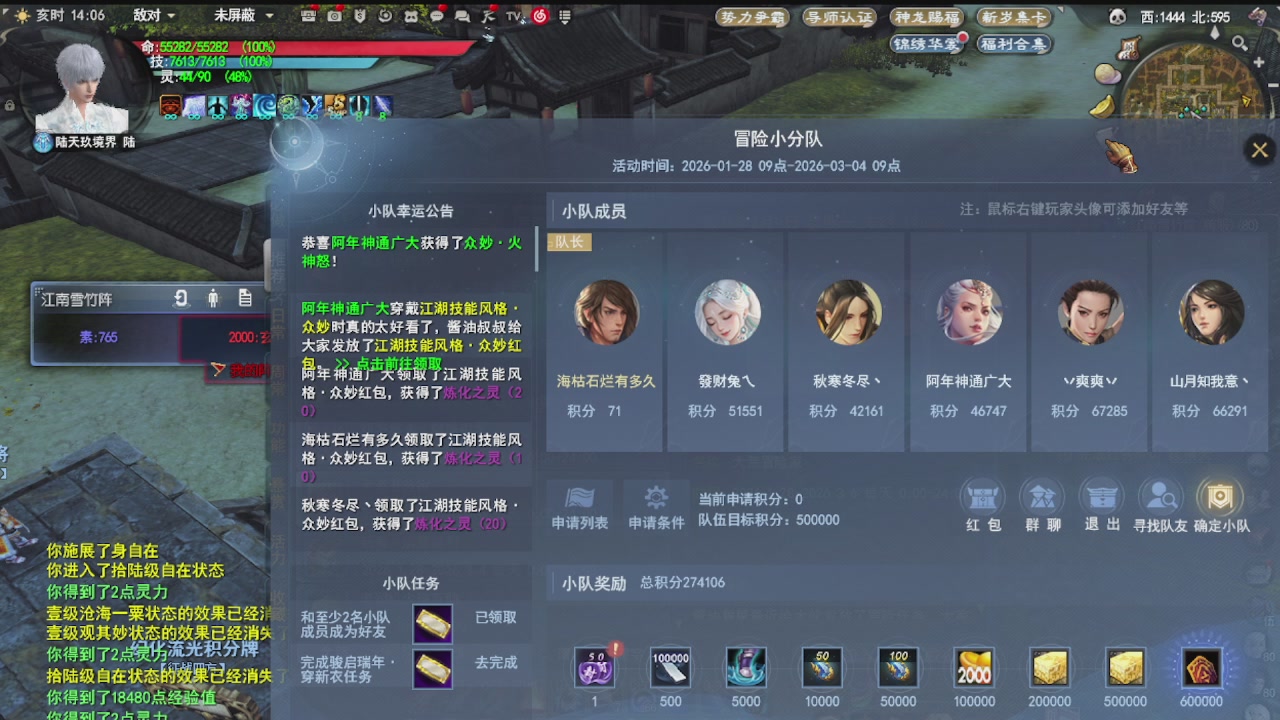Screen dimensions: 1280x720
Task: Open 群聊 group chat from the team panel
Action: tap(1042, 497)
